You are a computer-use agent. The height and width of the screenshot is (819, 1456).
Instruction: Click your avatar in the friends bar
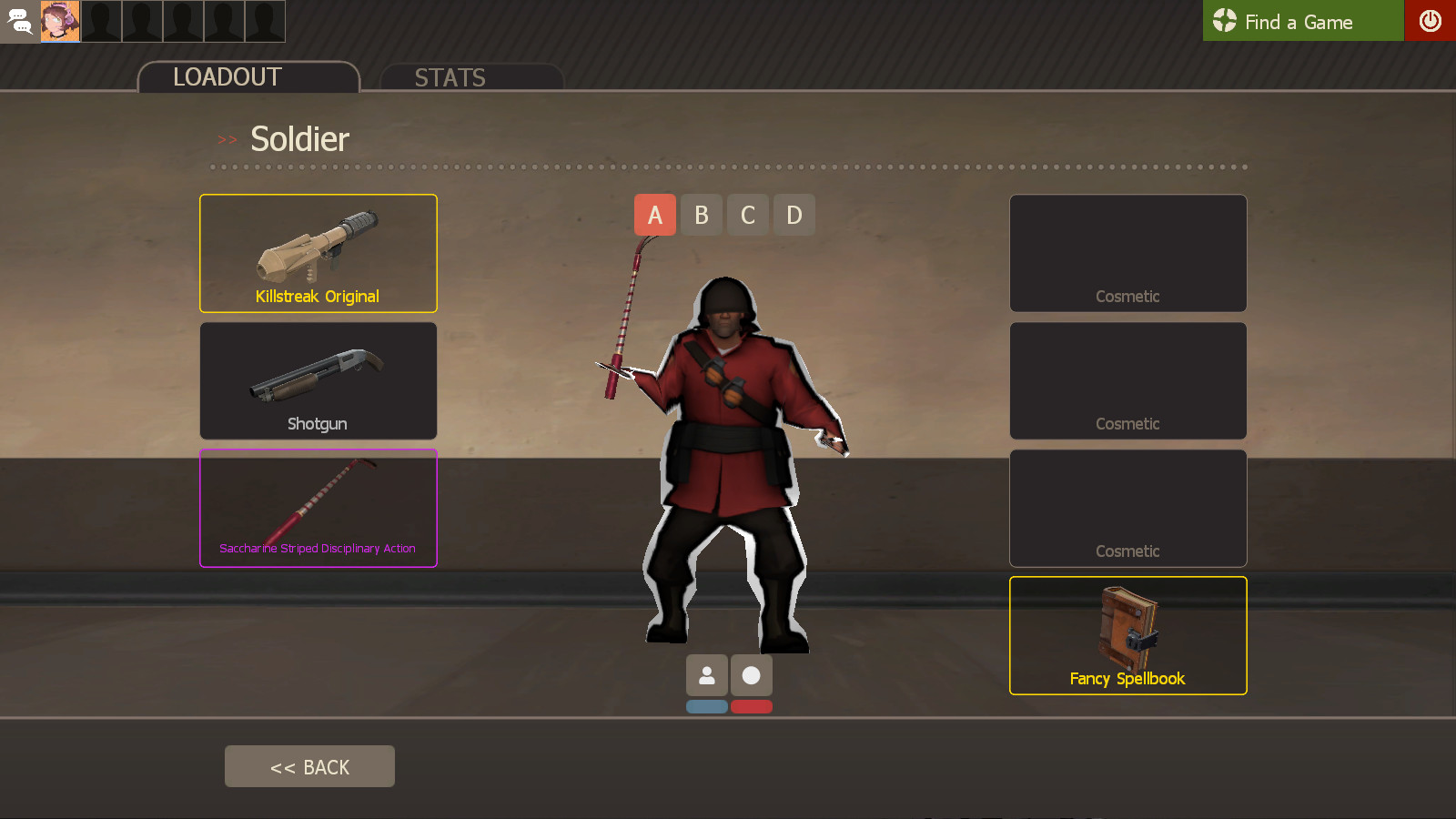tap(61, 21)
